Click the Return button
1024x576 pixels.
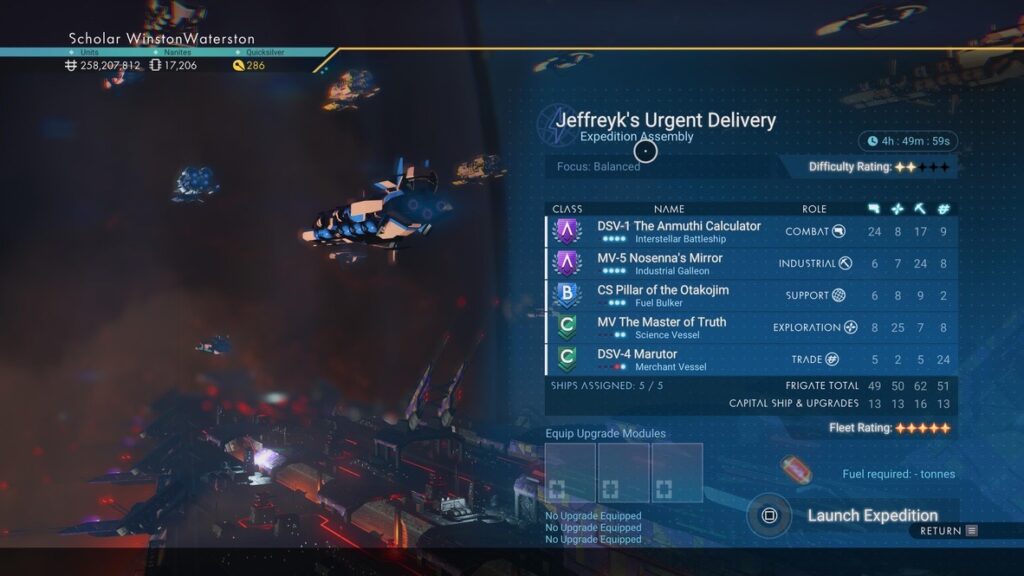click(x=948, y=531)
